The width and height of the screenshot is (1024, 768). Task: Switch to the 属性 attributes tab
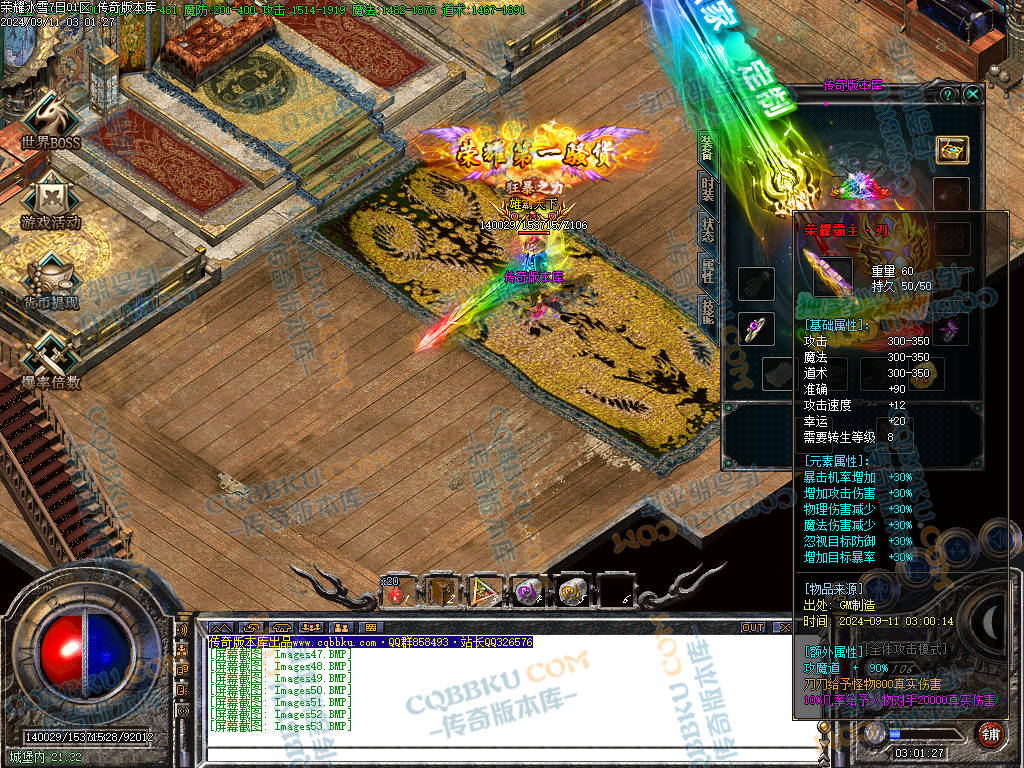pos(708,271)
